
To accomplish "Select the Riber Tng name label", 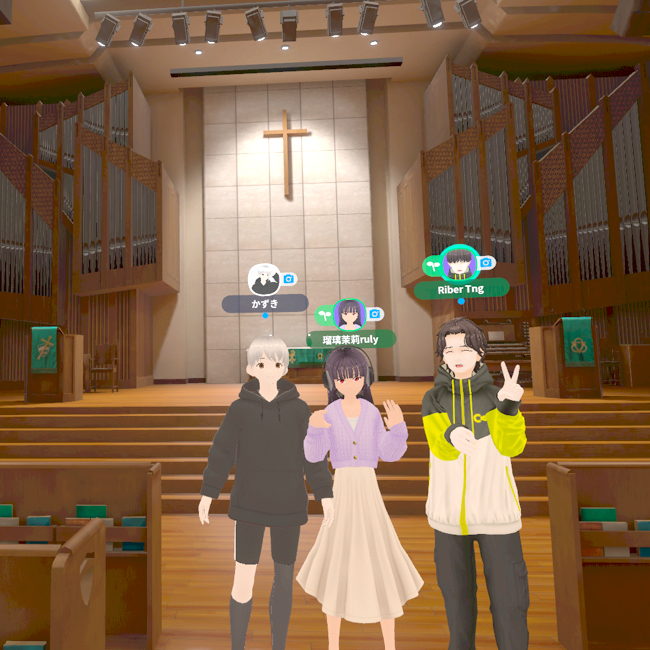I will coord(461,289).
